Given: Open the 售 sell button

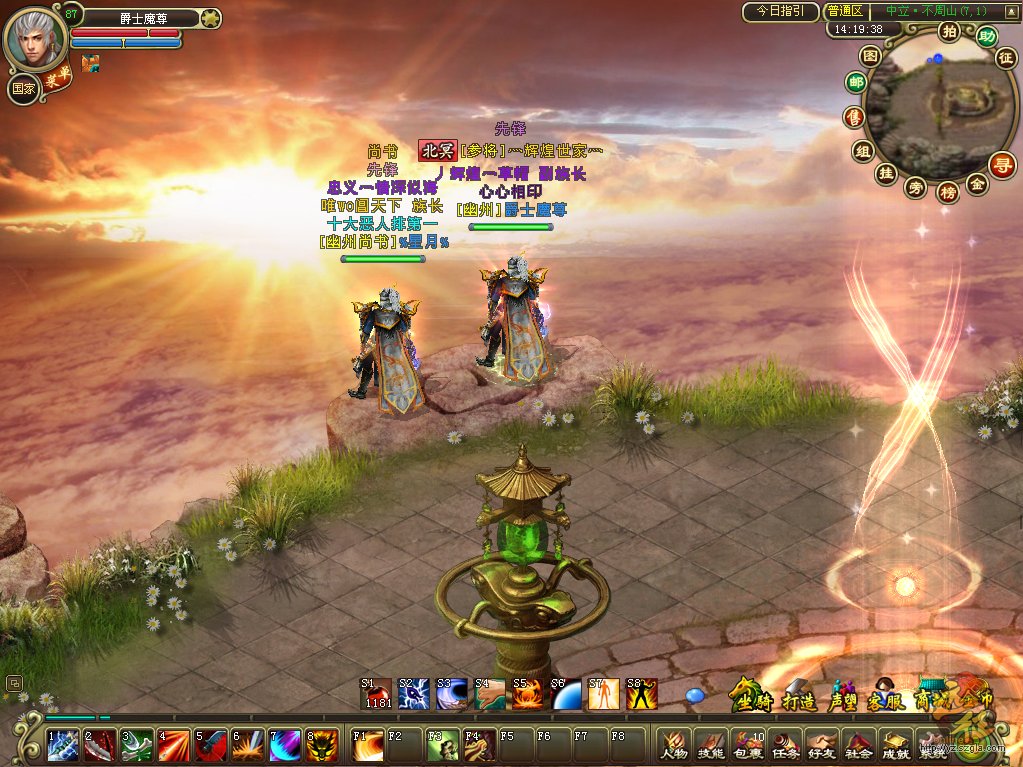Looking at the screenshot, I should (x=852, y=117).
